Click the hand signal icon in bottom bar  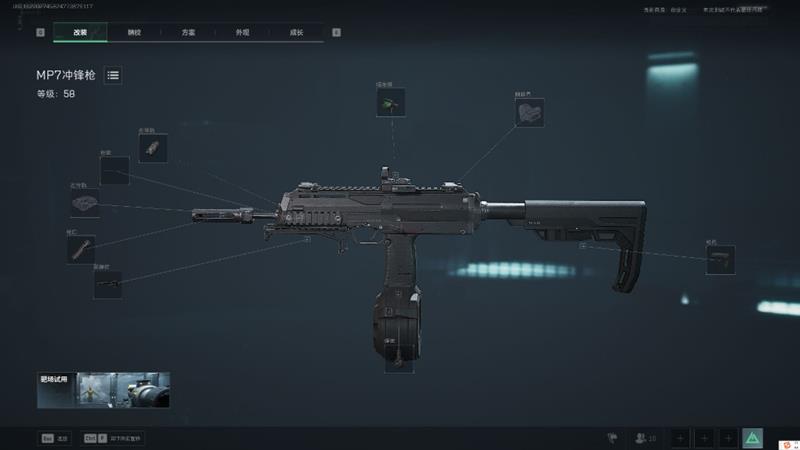tap(611, 438)
